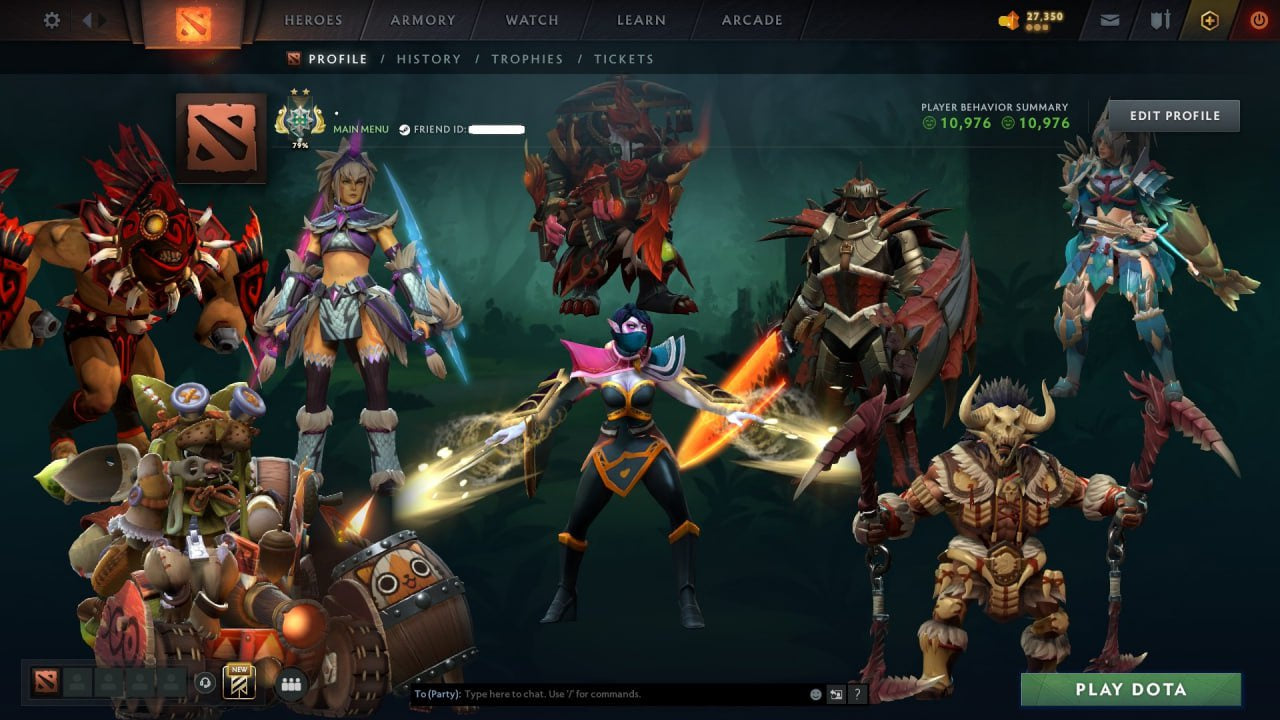Click the screenshot share icon near chat
The image size is (1280, 720).
836,693
